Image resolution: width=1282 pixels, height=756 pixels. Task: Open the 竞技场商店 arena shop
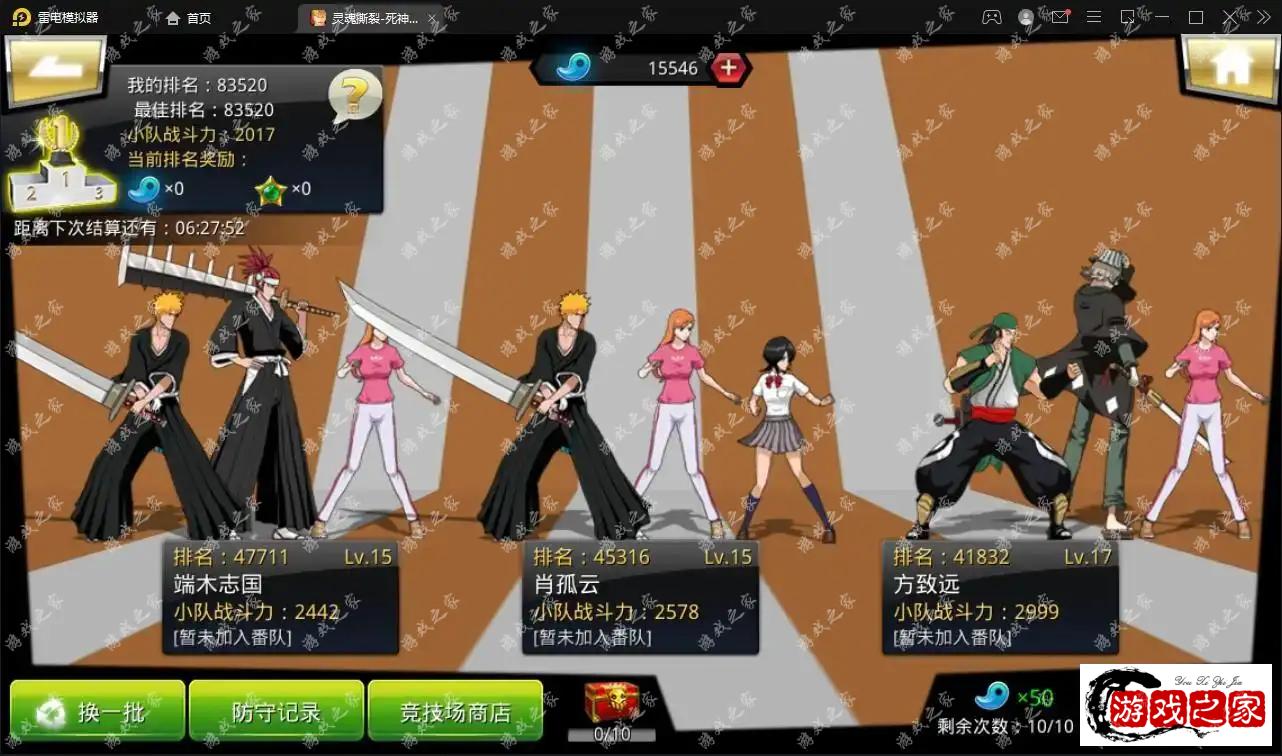point(455,711)
